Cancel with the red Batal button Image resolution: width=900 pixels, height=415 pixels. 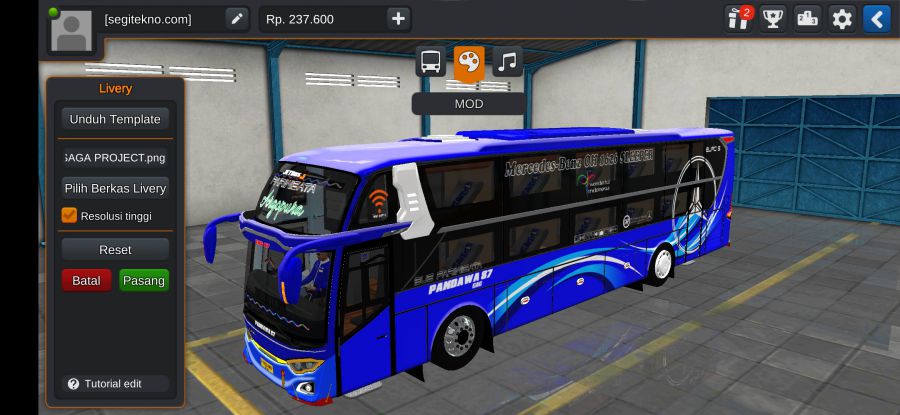pos(87,281)
